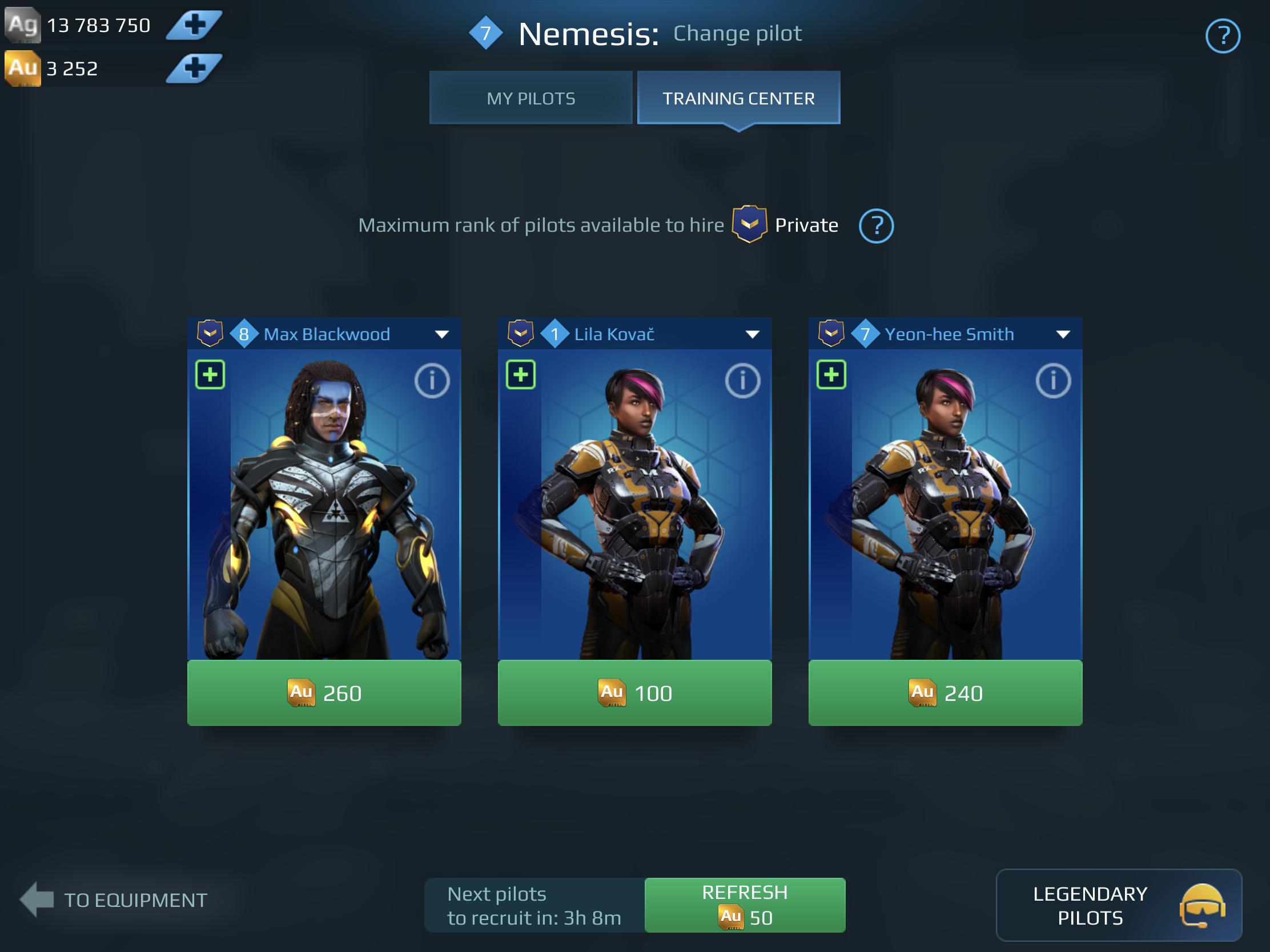Screen dimensions: 1270x952
Task: Open help via top-right question mark
Action: 1224,36
